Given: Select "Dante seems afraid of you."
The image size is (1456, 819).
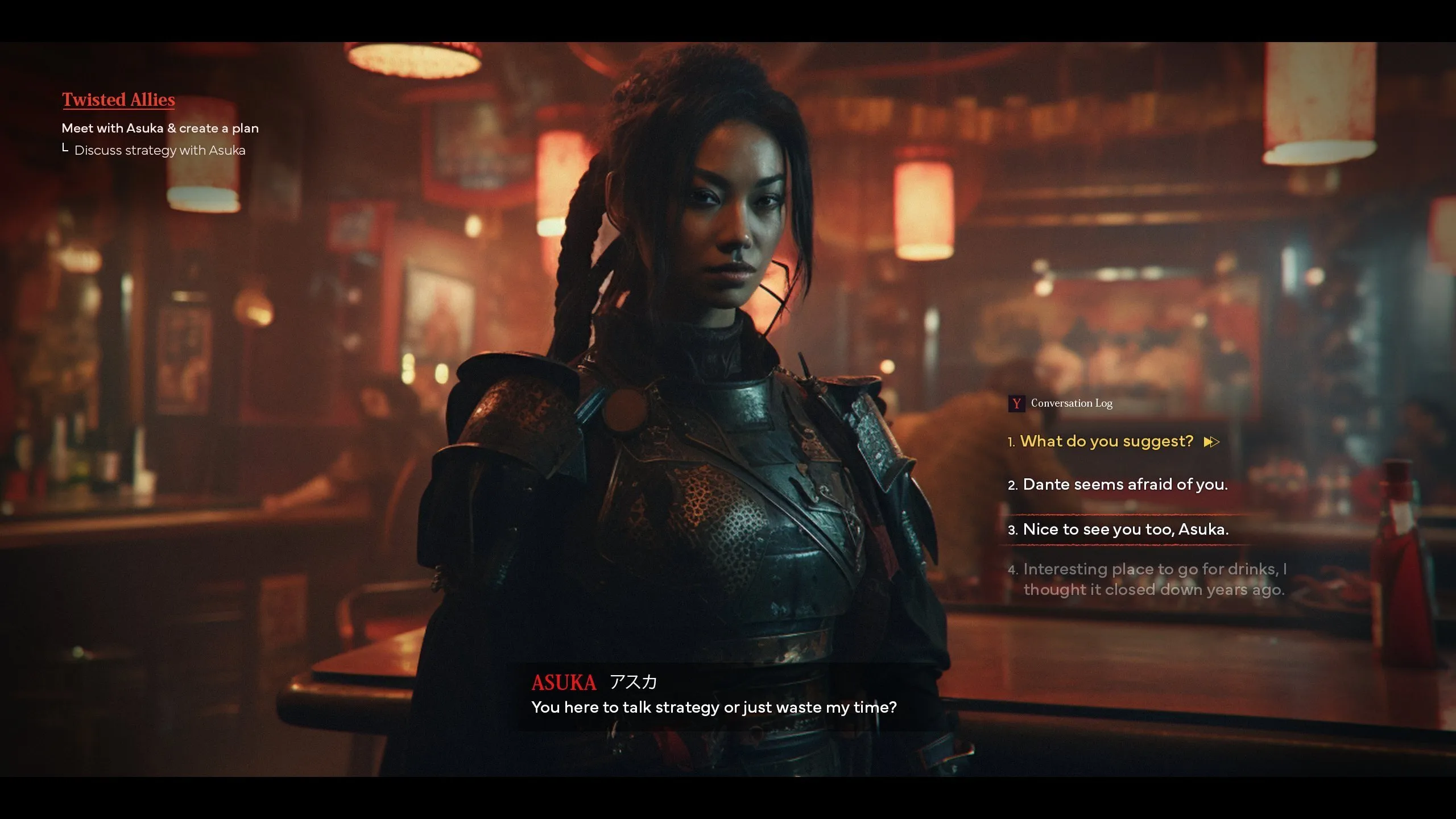Looking at the screenshot, I should [x=1124, y=485].
